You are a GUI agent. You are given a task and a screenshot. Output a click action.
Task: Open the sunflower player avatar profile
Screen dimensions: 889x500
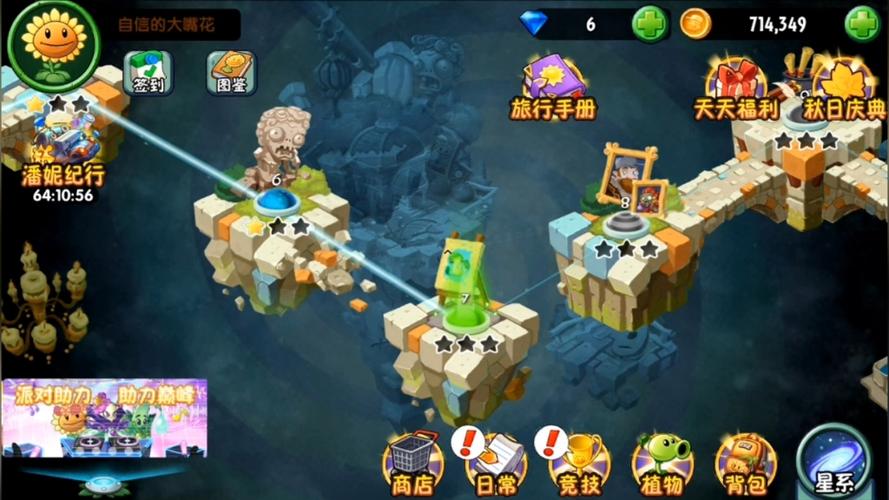[x=45, y=43]
